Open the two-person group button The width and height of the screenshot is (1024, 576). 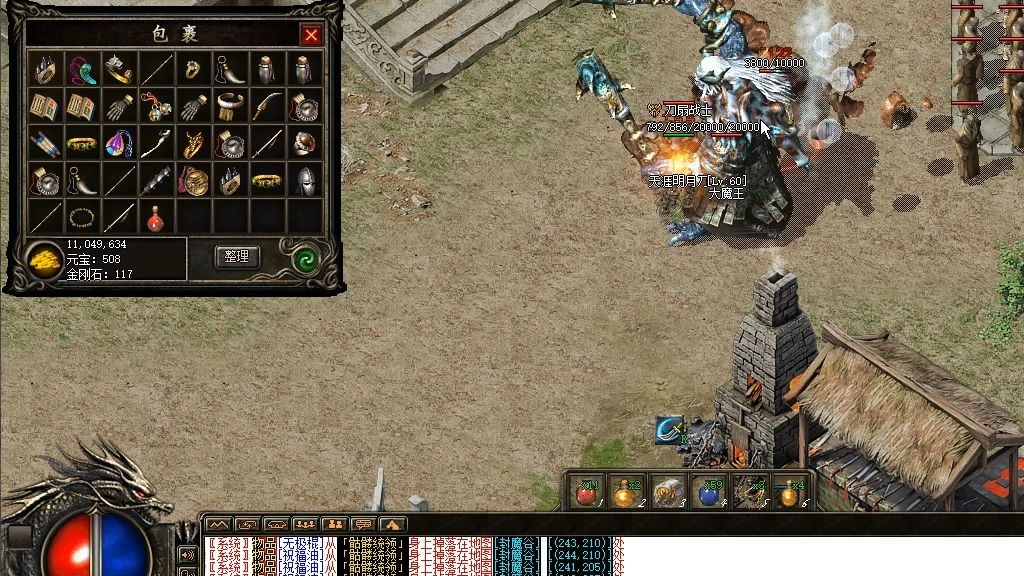(334, 524)
